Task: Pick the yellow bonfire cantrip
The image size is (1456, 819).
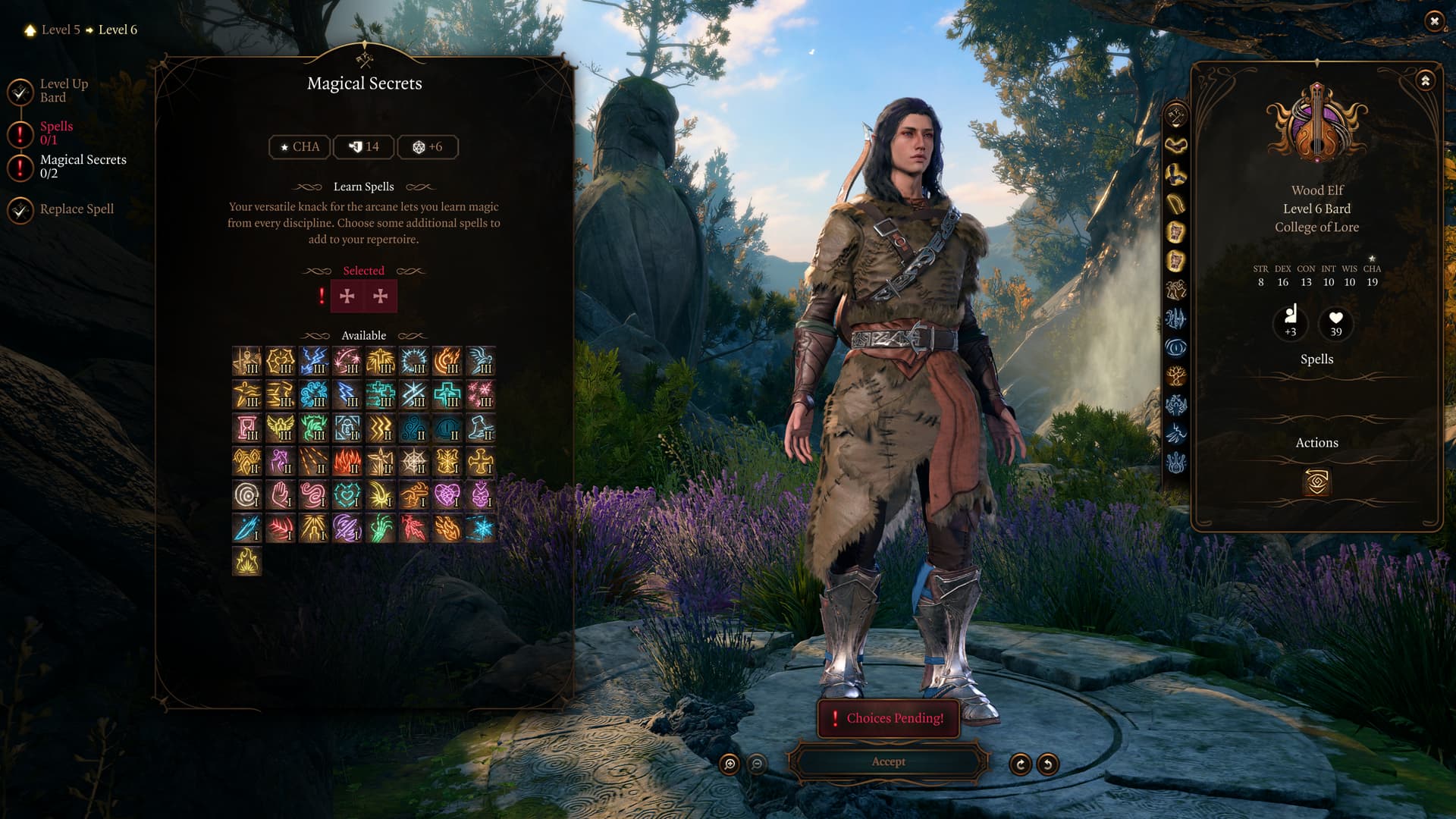Action: [247, 562]
